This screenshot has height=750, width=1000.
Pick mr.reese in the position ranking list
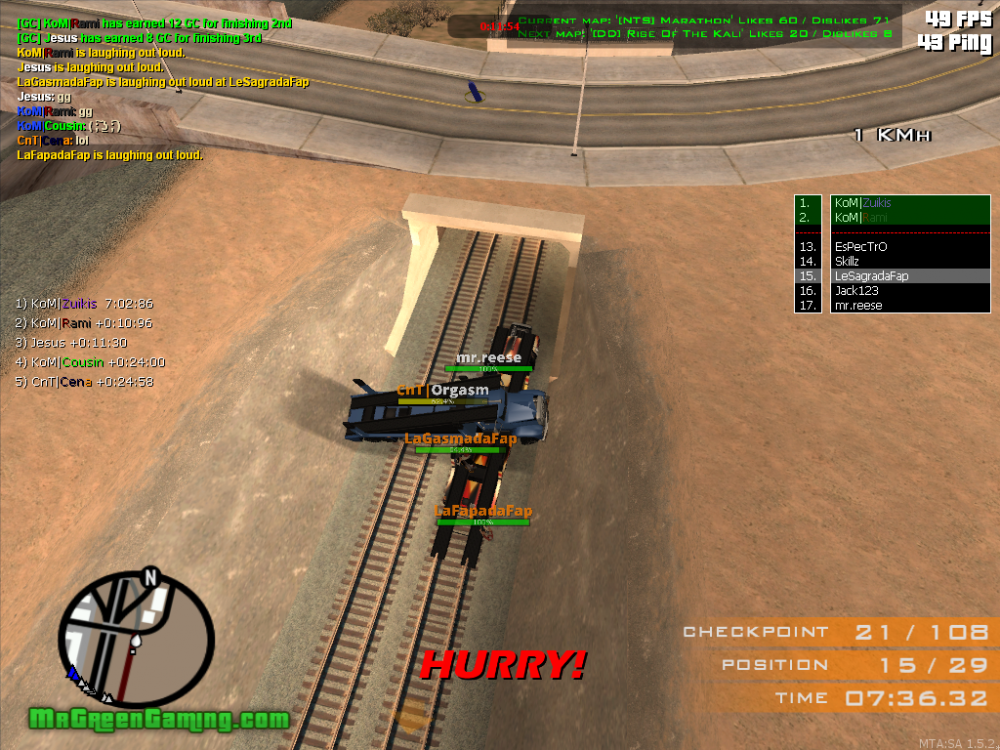[858, 306]
